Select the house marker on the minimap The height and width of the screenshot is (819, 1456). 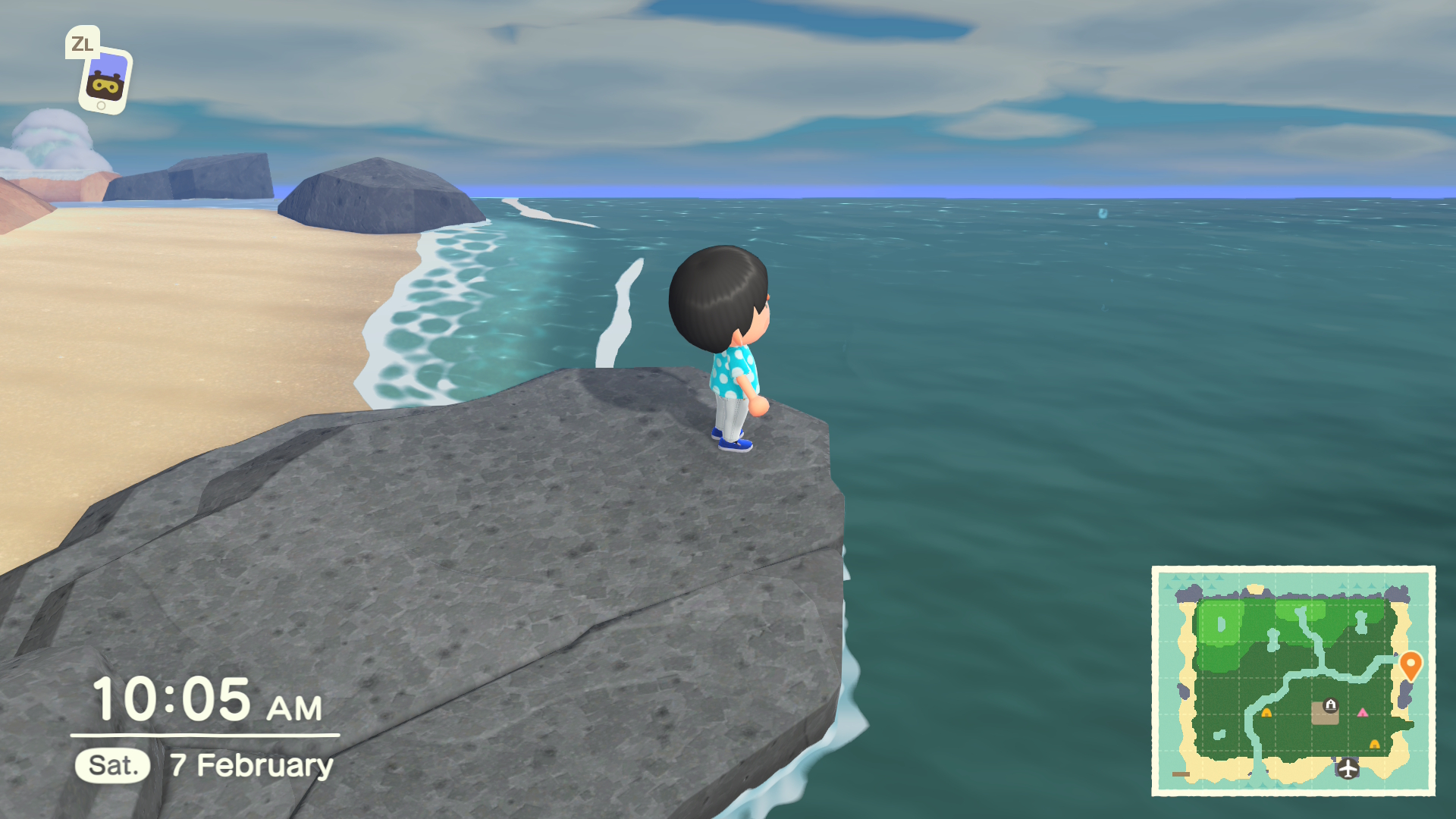tap(1330, 705)
